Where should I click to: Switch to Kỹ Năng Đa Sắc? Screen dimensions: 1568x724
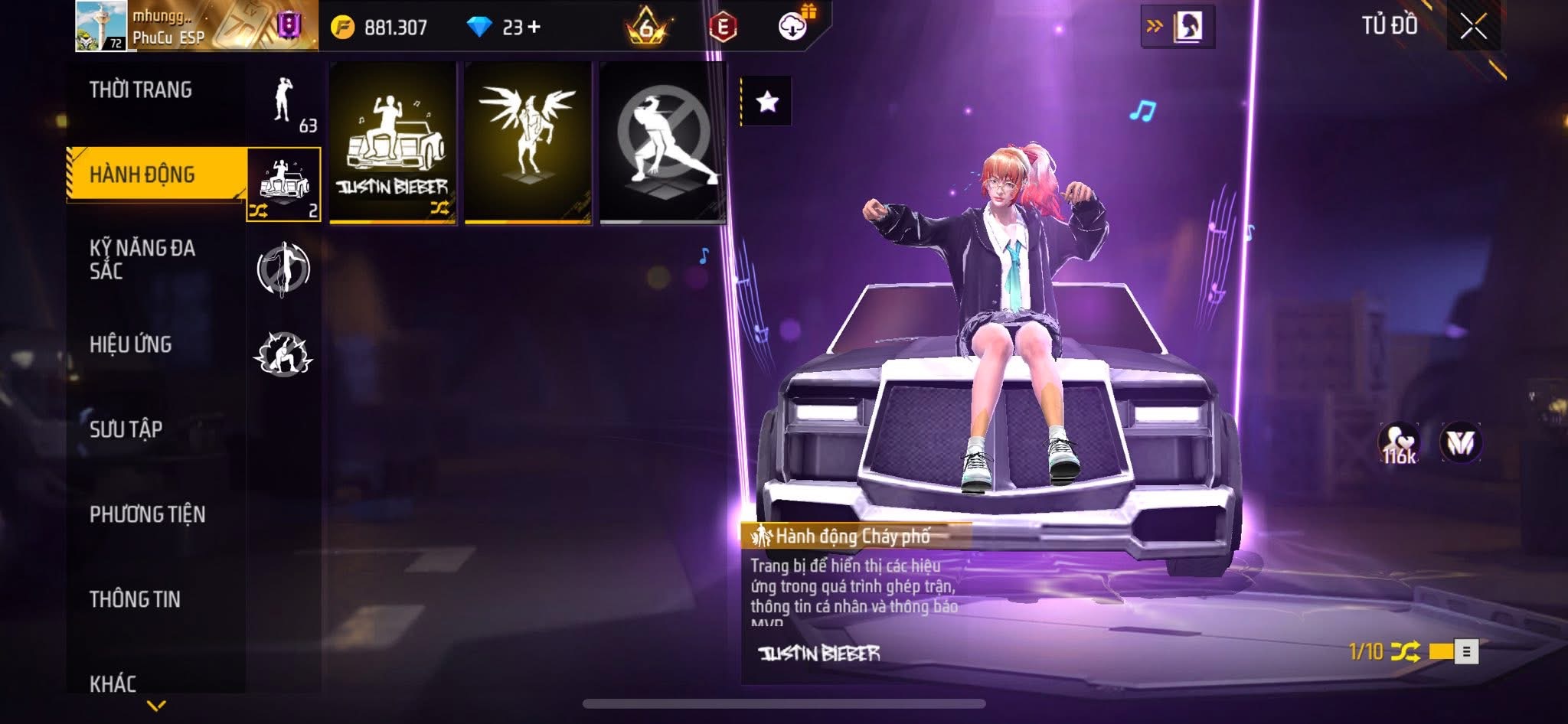(x=142, y=259)
